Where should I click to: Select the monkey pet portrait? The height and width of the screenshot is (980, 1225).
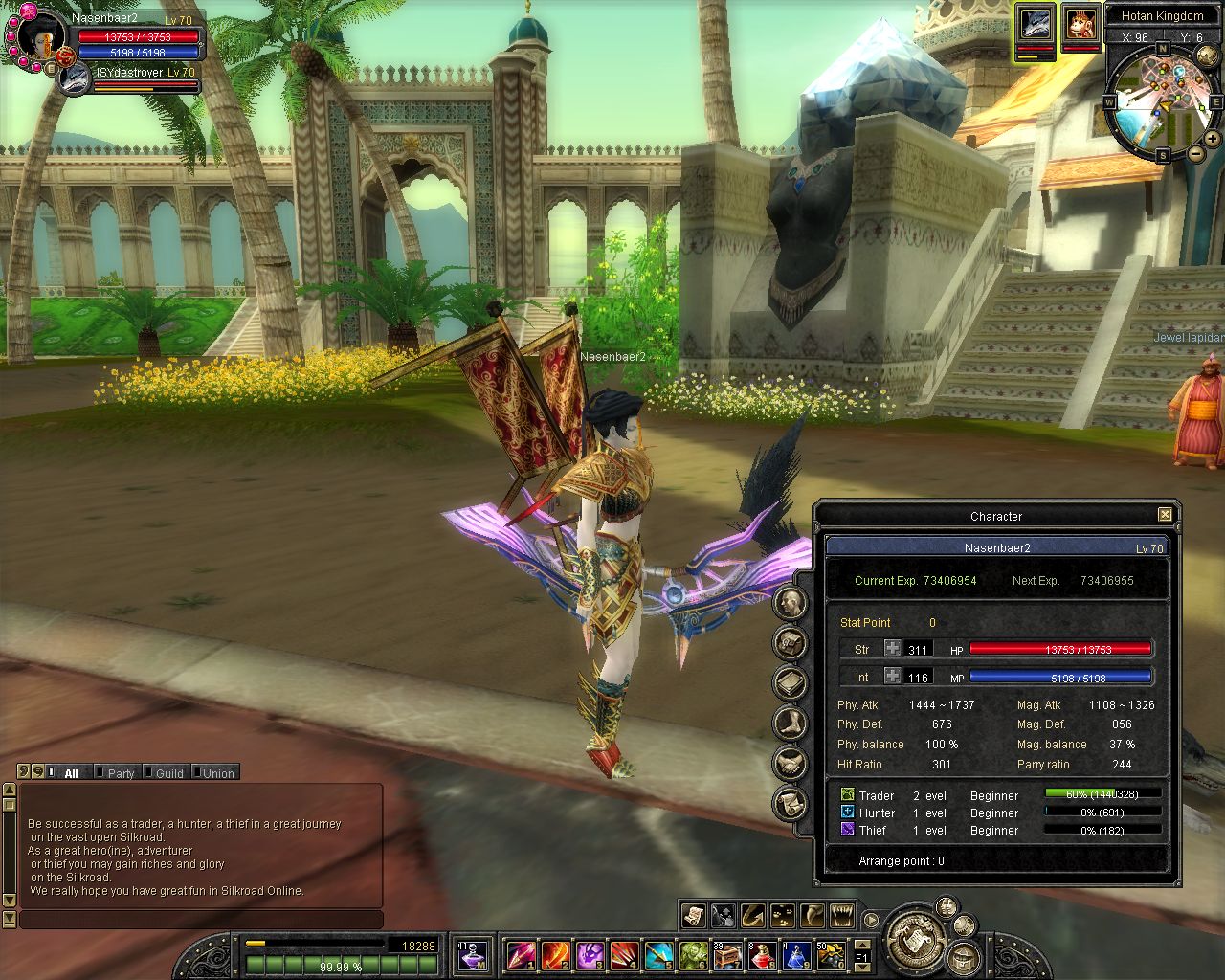[1081, 23]
